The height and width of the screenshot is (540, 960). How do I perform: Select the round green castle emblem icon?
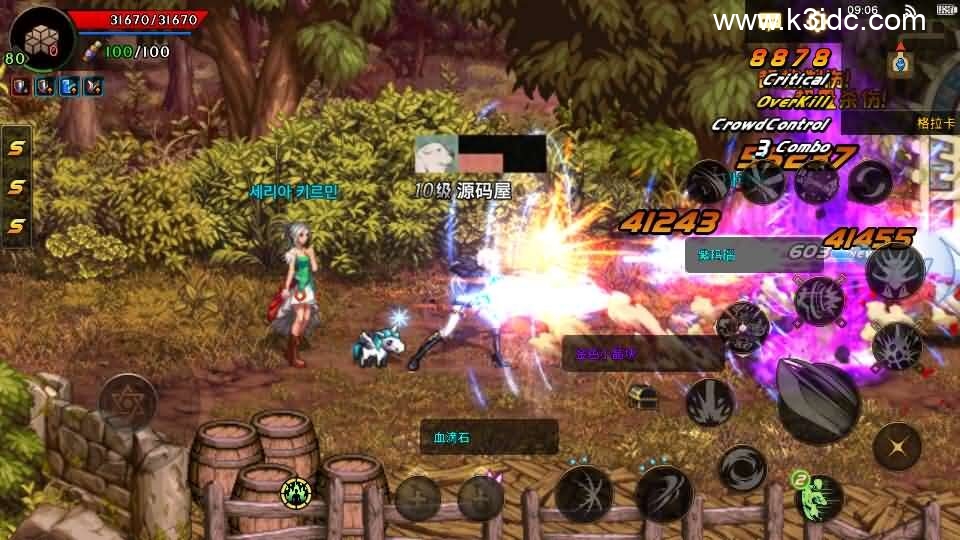(295, 491)
